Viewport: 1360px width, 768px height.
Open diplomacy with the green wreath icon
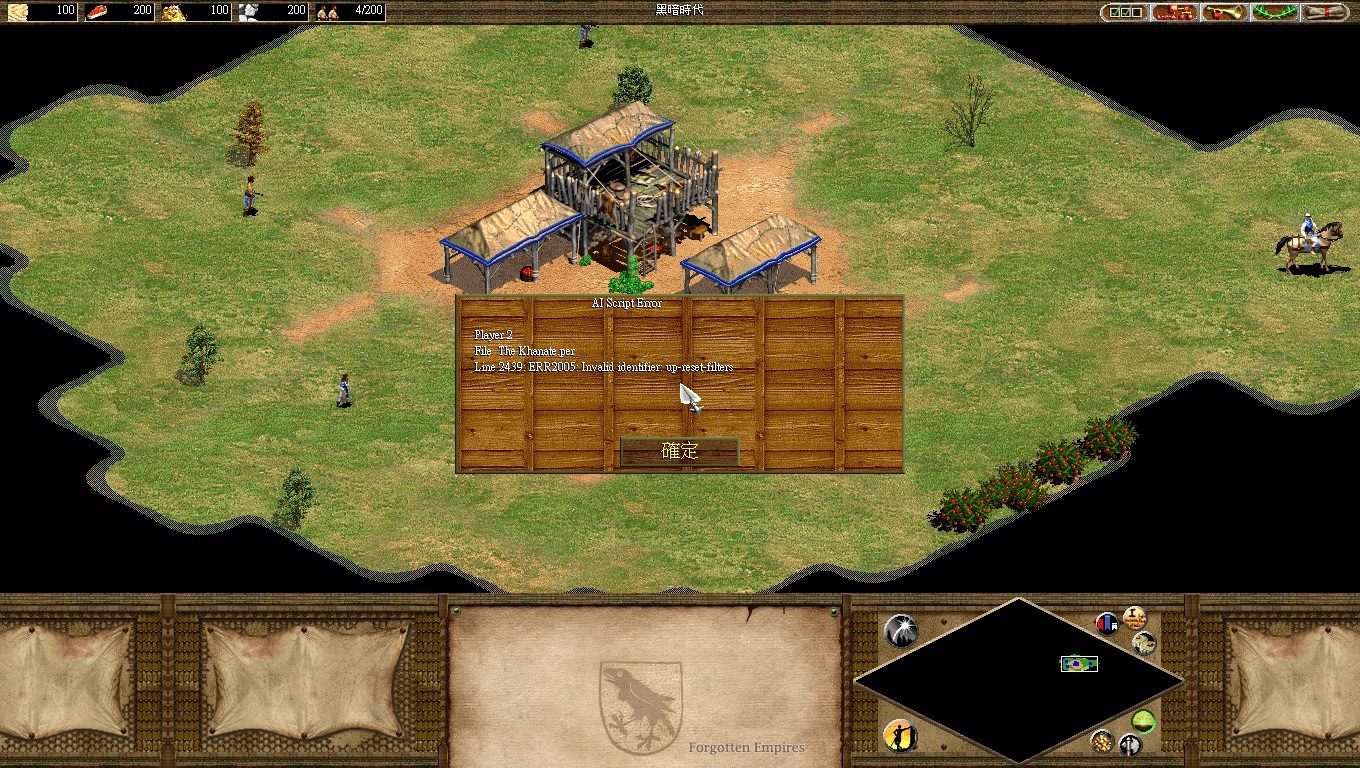[x=1274, y=12]
